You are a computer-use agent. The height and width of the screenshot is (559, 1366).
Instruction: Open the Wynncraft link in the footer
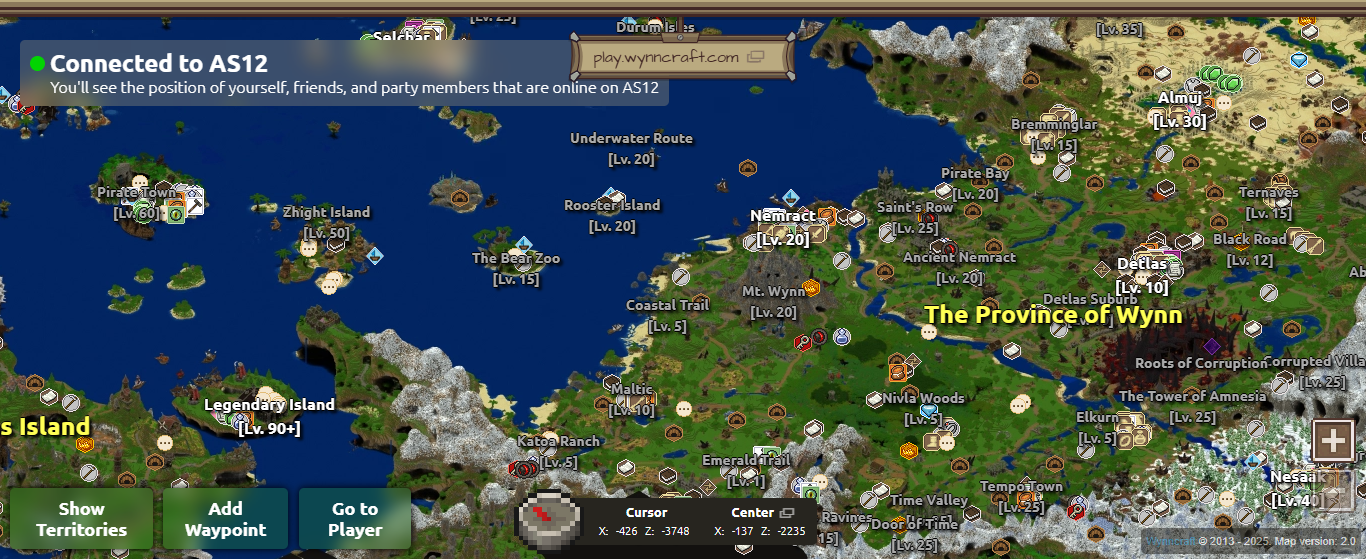[1166, 541]
